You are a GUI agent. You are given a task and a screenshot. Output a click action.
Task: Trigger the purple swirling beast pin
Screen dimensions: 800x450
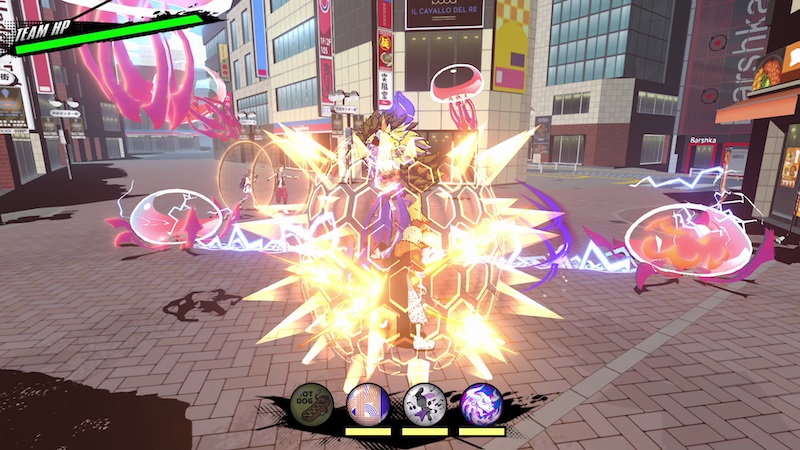point(480,403)
